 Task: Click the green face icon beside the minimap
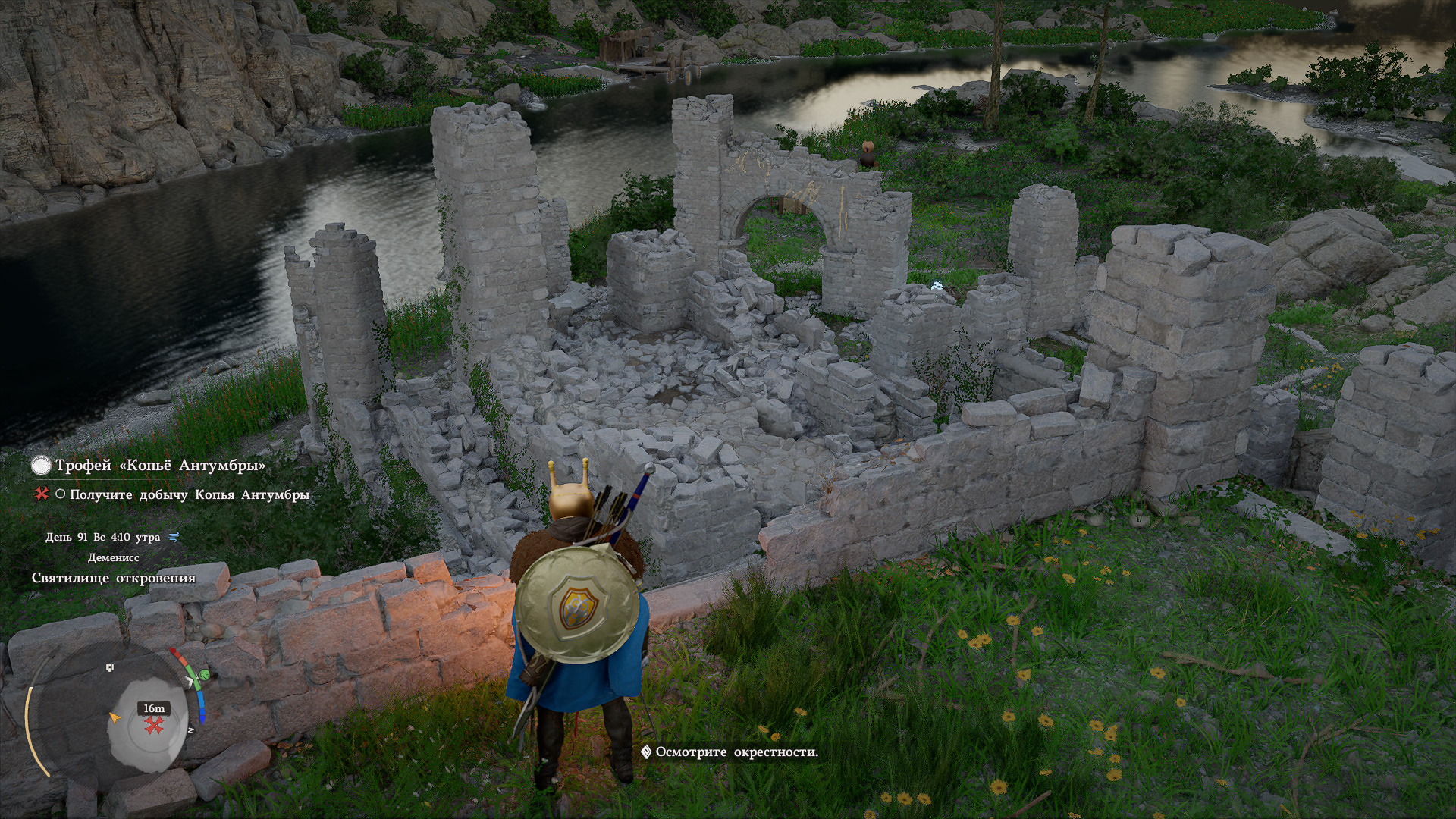(203, 674)
